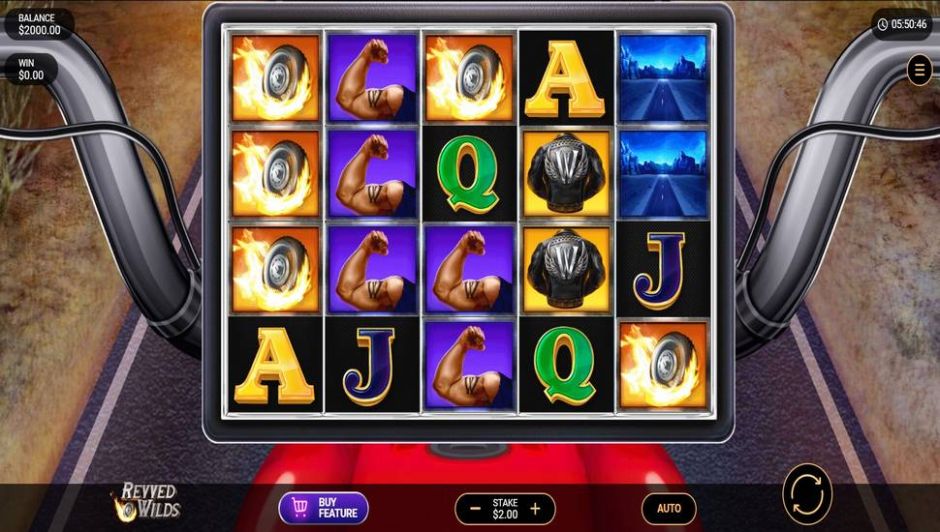Open the Buy Feature menu
This screenshot has width=940, height=532.
tap(323, 508)
